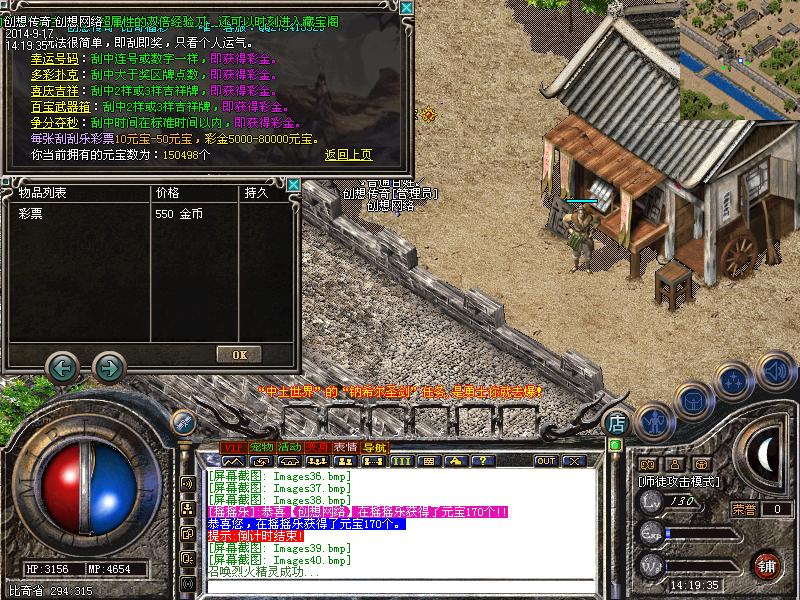Open the 店 shop button
Screen dimensions: 800x600
617,422
